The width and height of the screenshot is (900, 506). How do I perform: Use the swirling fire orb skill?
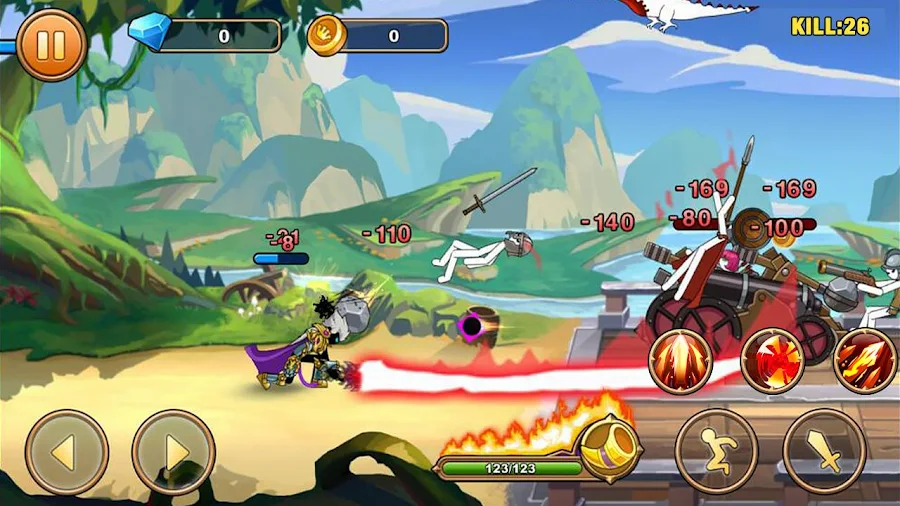pyautogui.click(x=773, y=361)
